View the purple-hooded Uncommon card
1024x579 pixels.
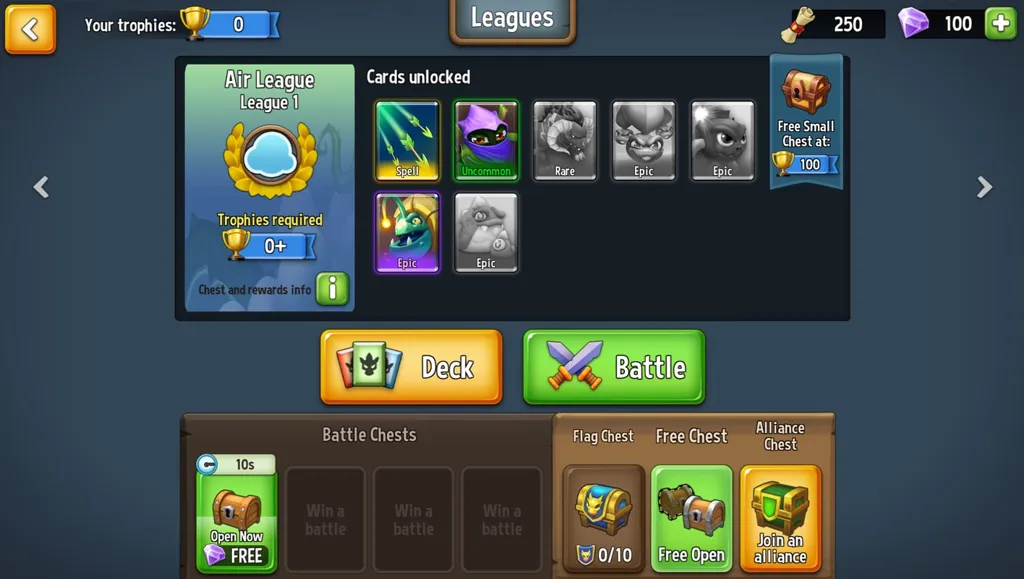(486, 141)
